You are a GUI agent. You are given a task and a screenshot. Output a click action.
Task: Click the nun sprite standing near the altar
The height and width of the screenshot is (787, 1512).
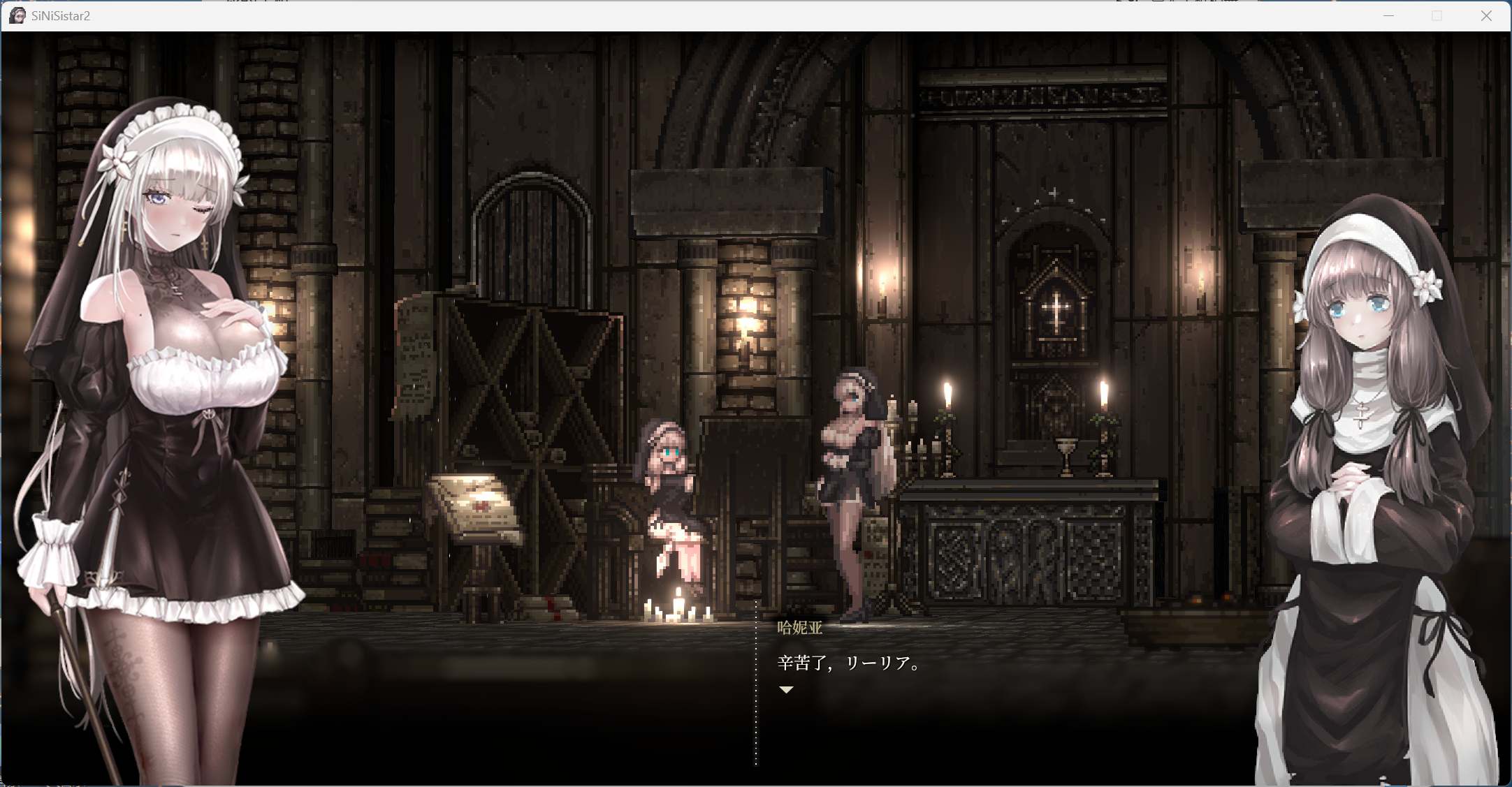point(855,475)
